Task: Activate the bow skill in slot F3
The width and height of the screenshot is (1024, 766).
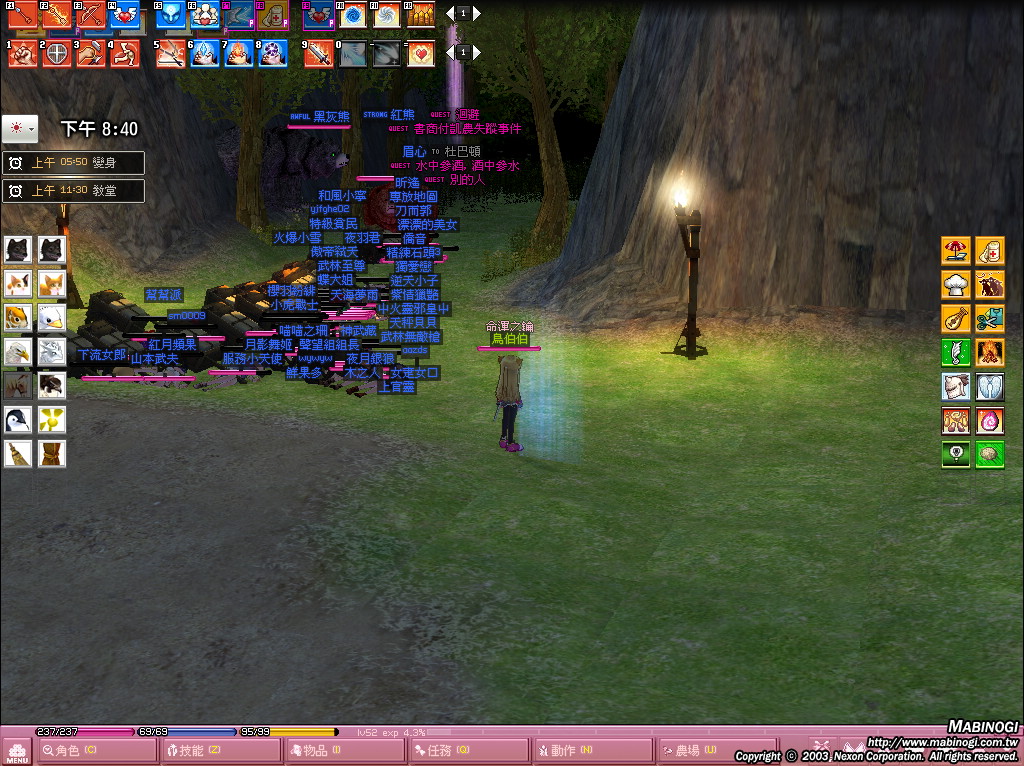Action: [x=90, y=15]
